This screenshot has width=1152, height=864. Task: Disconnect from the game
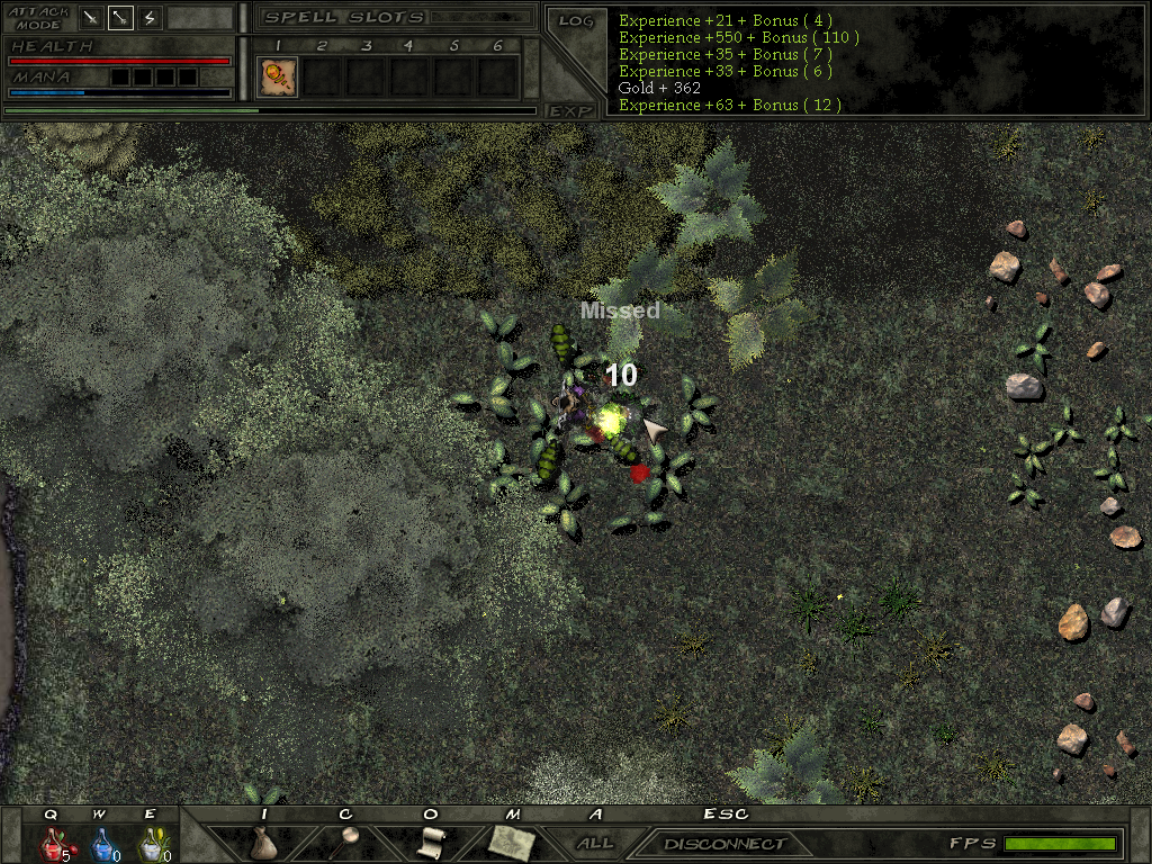coord(725,844)
